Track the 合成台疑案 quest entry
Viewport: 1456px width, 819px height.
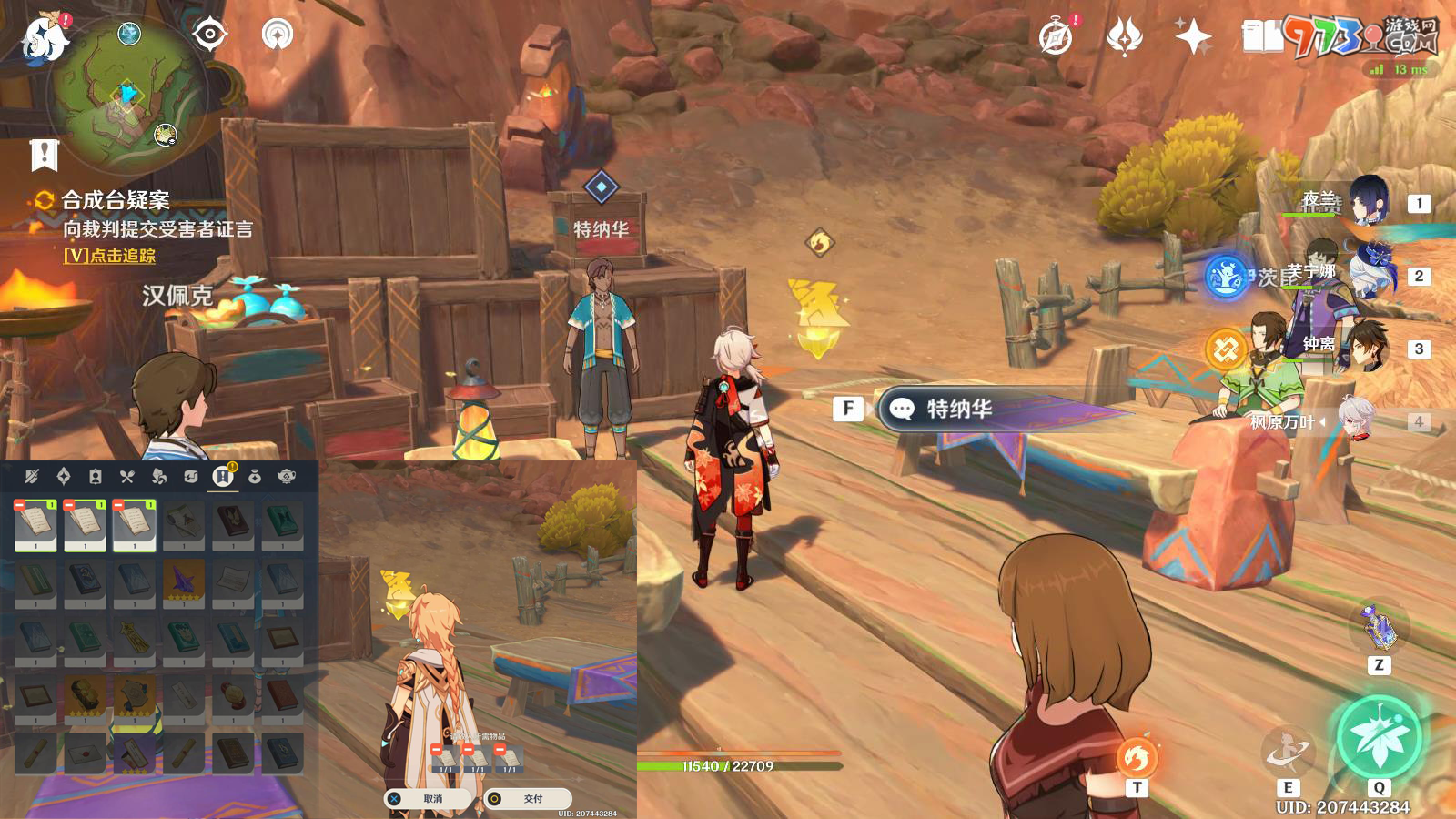coord(115,201)
